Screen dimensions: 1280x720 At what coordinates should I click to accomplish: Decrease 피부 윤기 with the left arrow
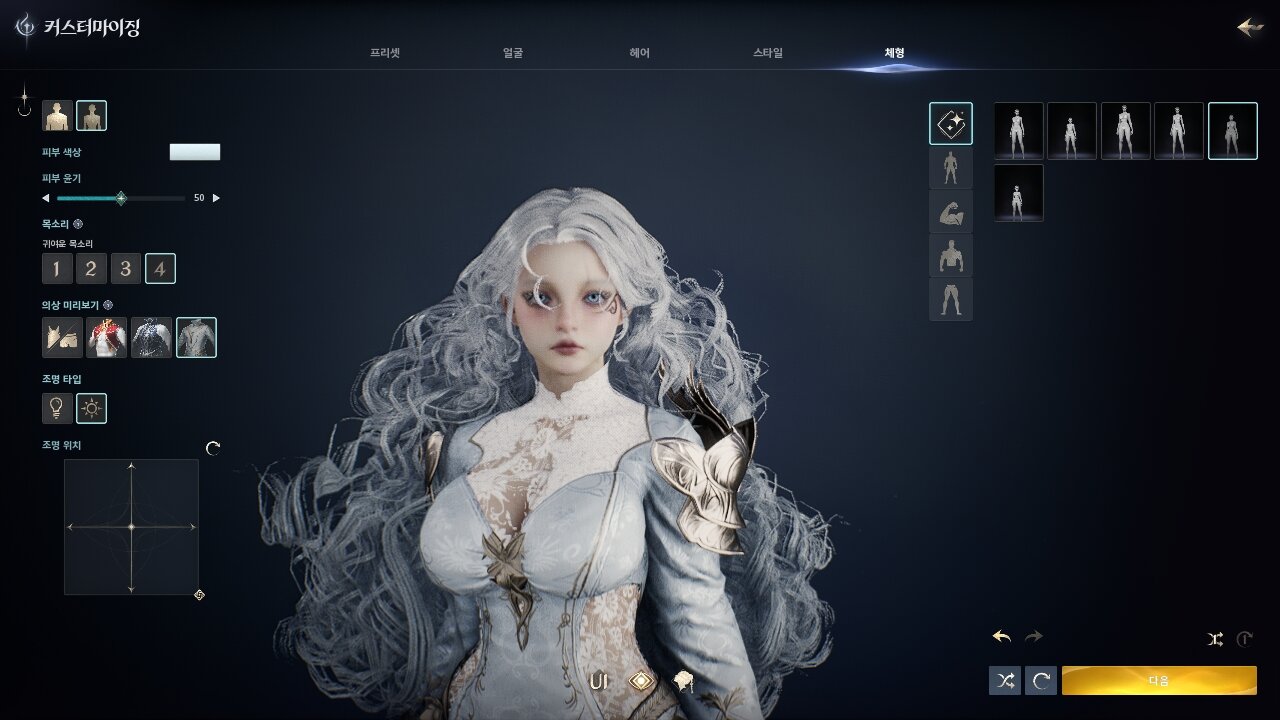pos(45,198)
